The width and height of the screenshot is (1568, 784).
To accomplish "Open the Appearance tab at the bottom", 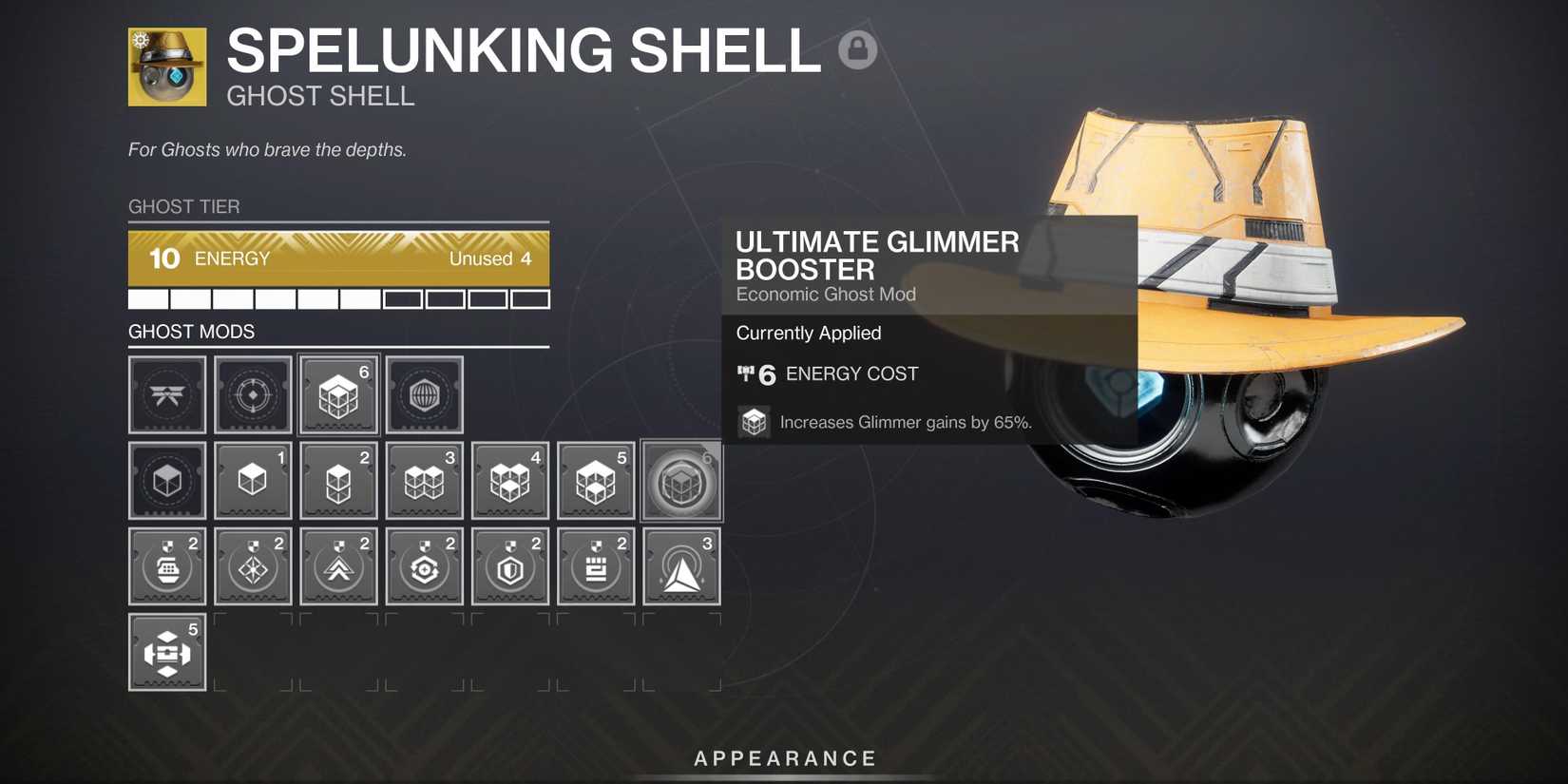I will 784,757.
